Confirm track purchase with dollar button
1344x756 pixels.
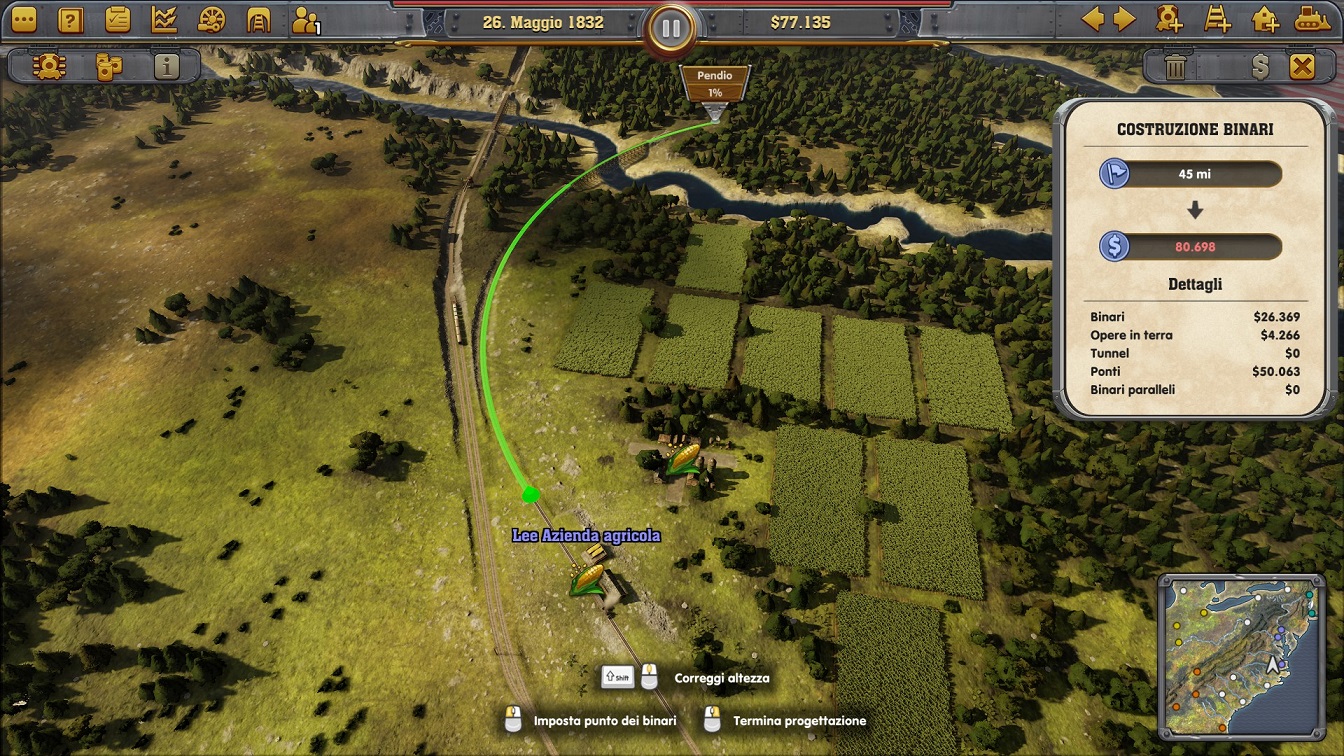(x=1260, y=67)
